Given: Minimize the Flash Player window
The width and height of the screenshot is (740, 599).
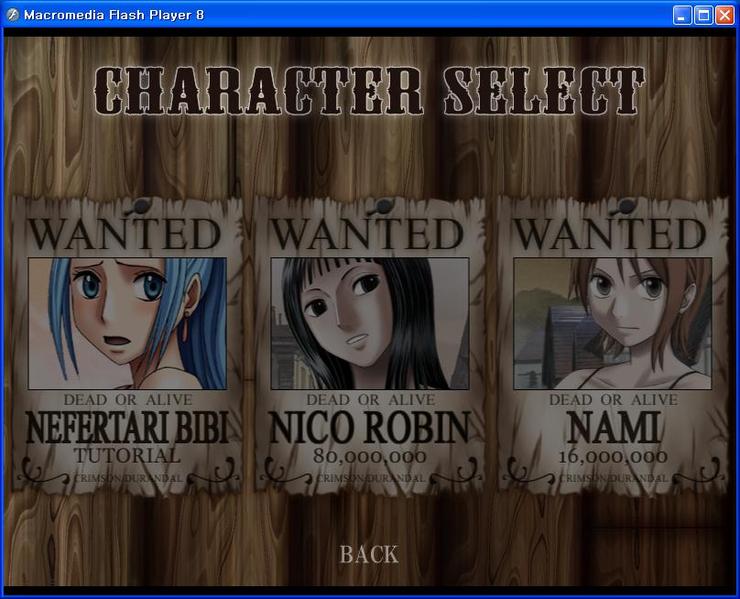Looking at the screenshot, I should pyautogui.click(x=682, y=15).
